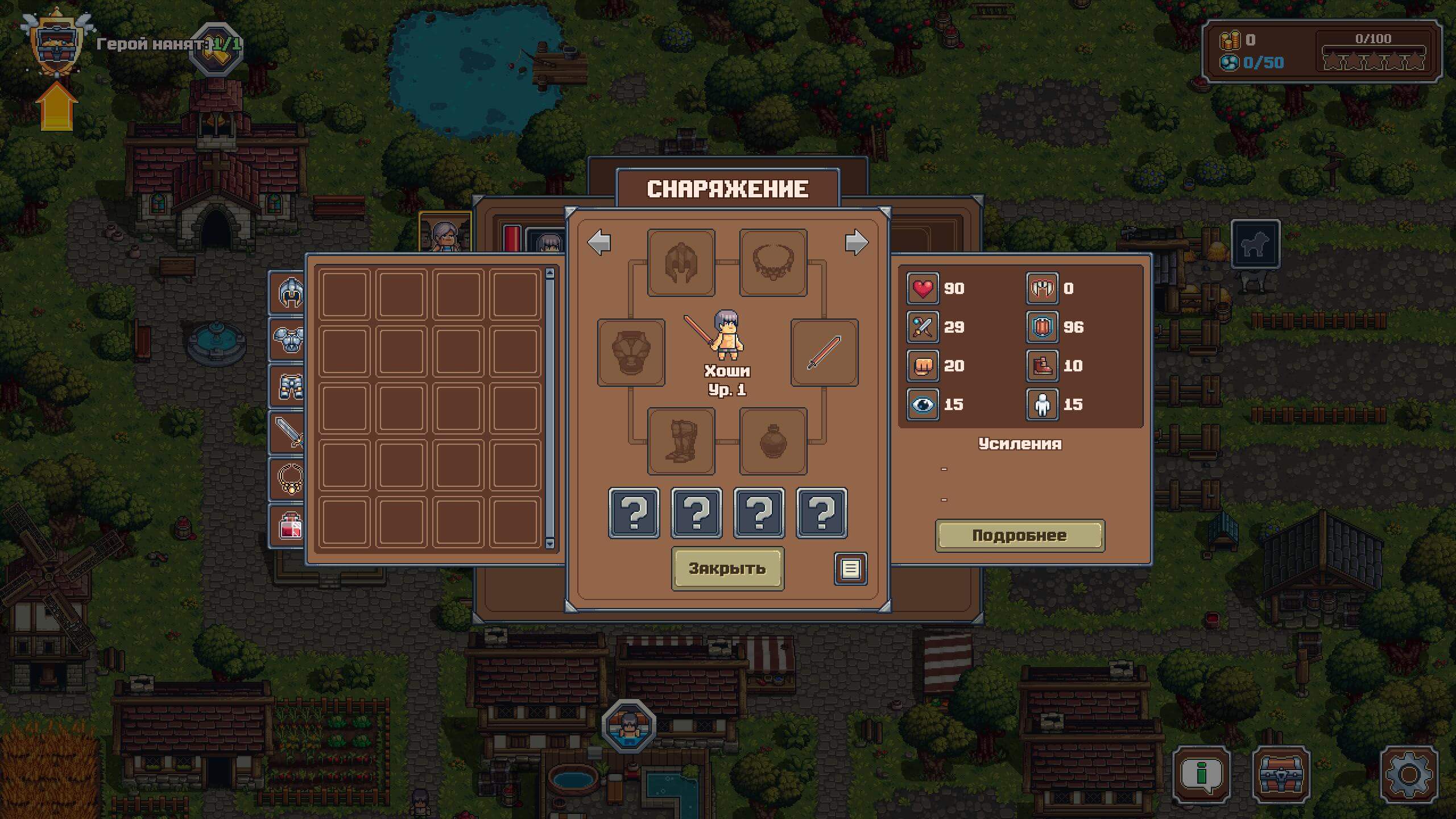Close the equipment window with Закрыть
The width and height of the screenshot is (1456, 819).
coord(727,568)
